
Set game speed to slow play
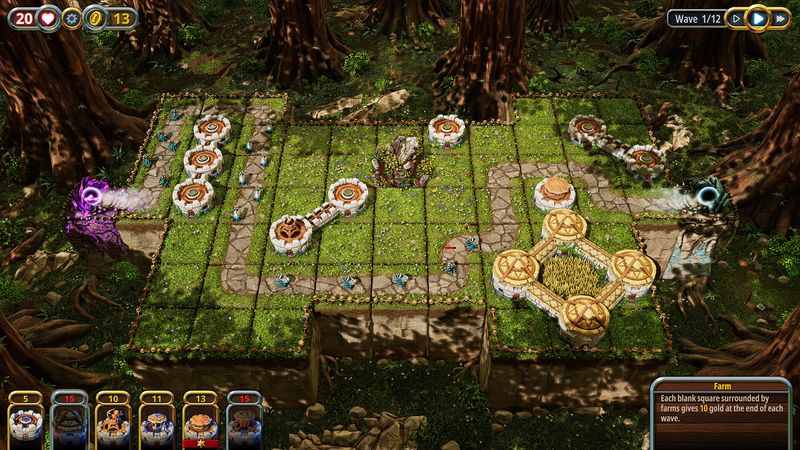click(x=737, y=18)
